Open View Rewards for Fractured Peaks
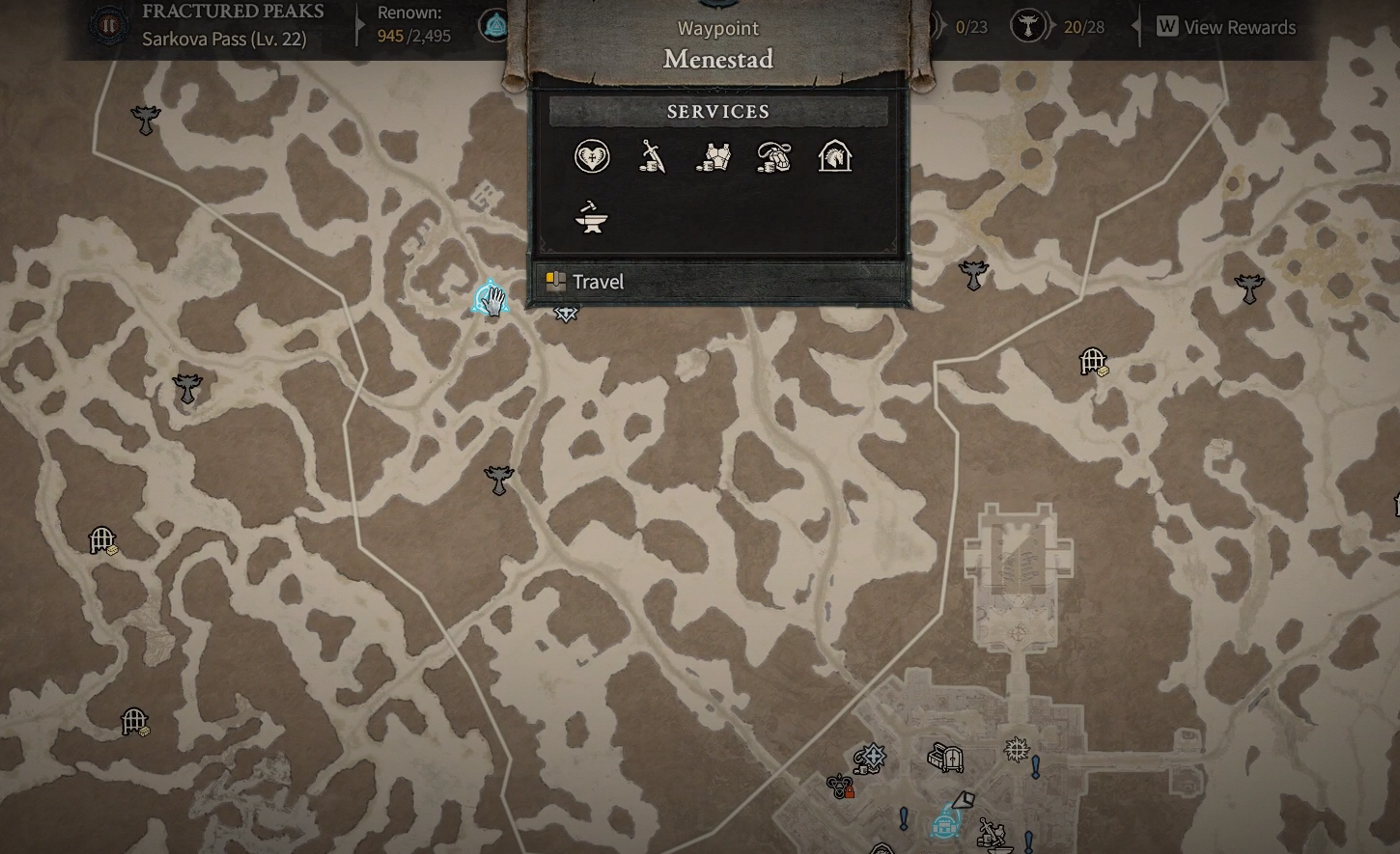Screen dimensions: 1400x854 pos(1227,27)
